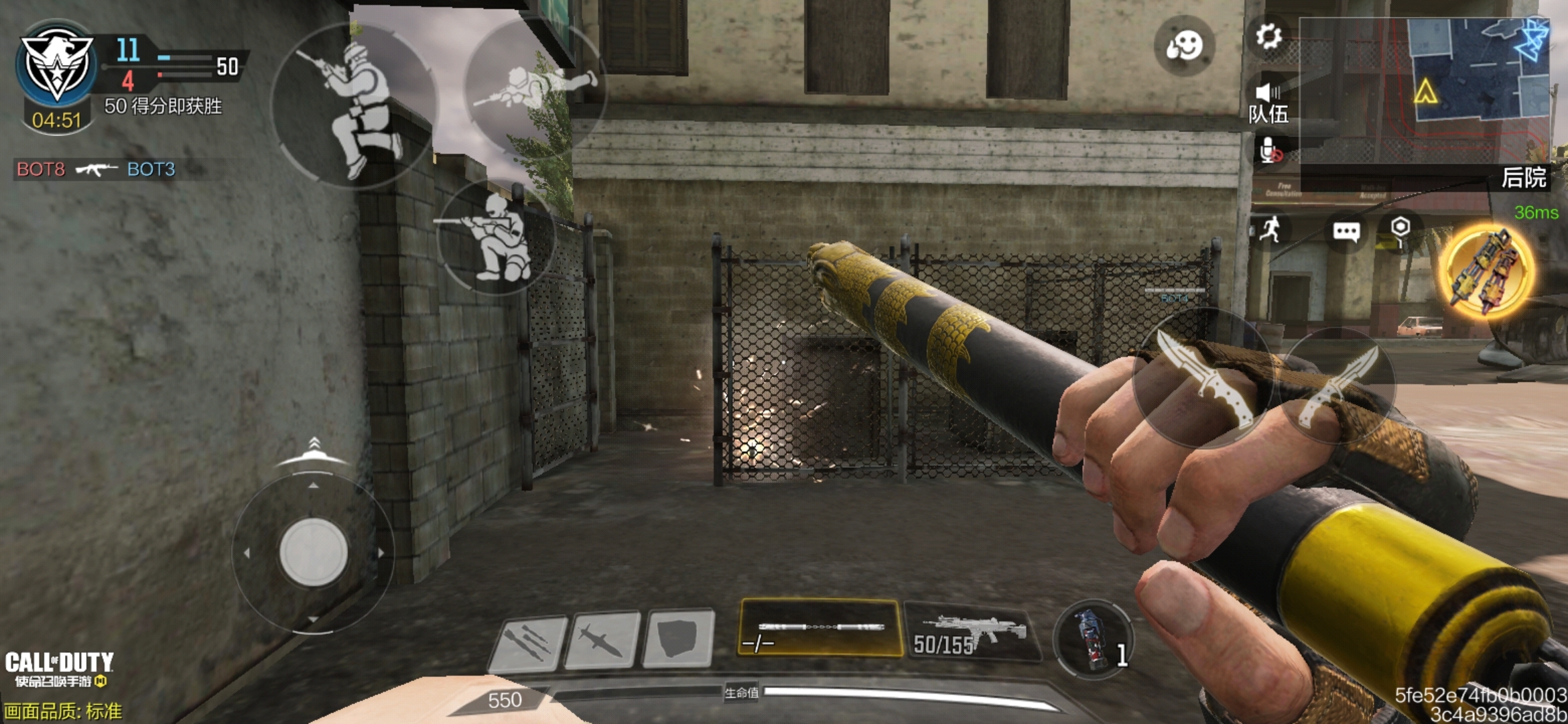The height and width of the screenshot is (724, 1568).
Task: Tap the sprint running-man icon
Action: pos(1270,230)
